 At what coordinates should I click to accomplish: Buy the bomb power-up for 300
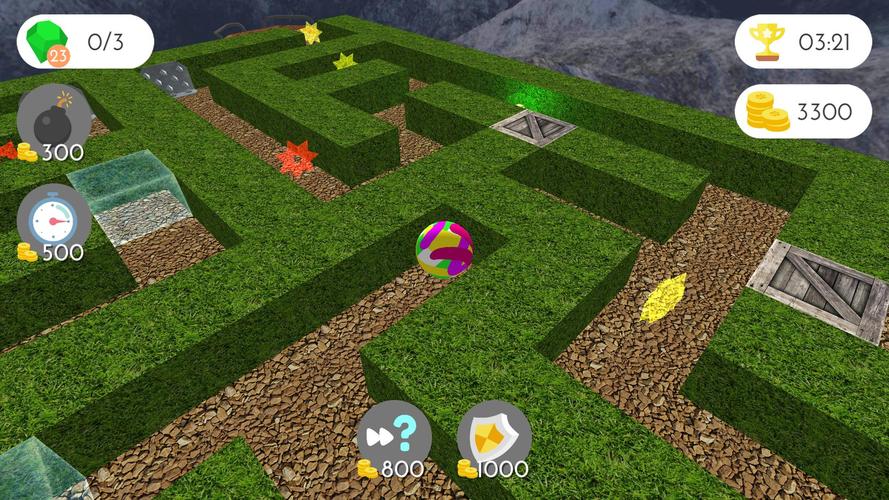point(53,122)
